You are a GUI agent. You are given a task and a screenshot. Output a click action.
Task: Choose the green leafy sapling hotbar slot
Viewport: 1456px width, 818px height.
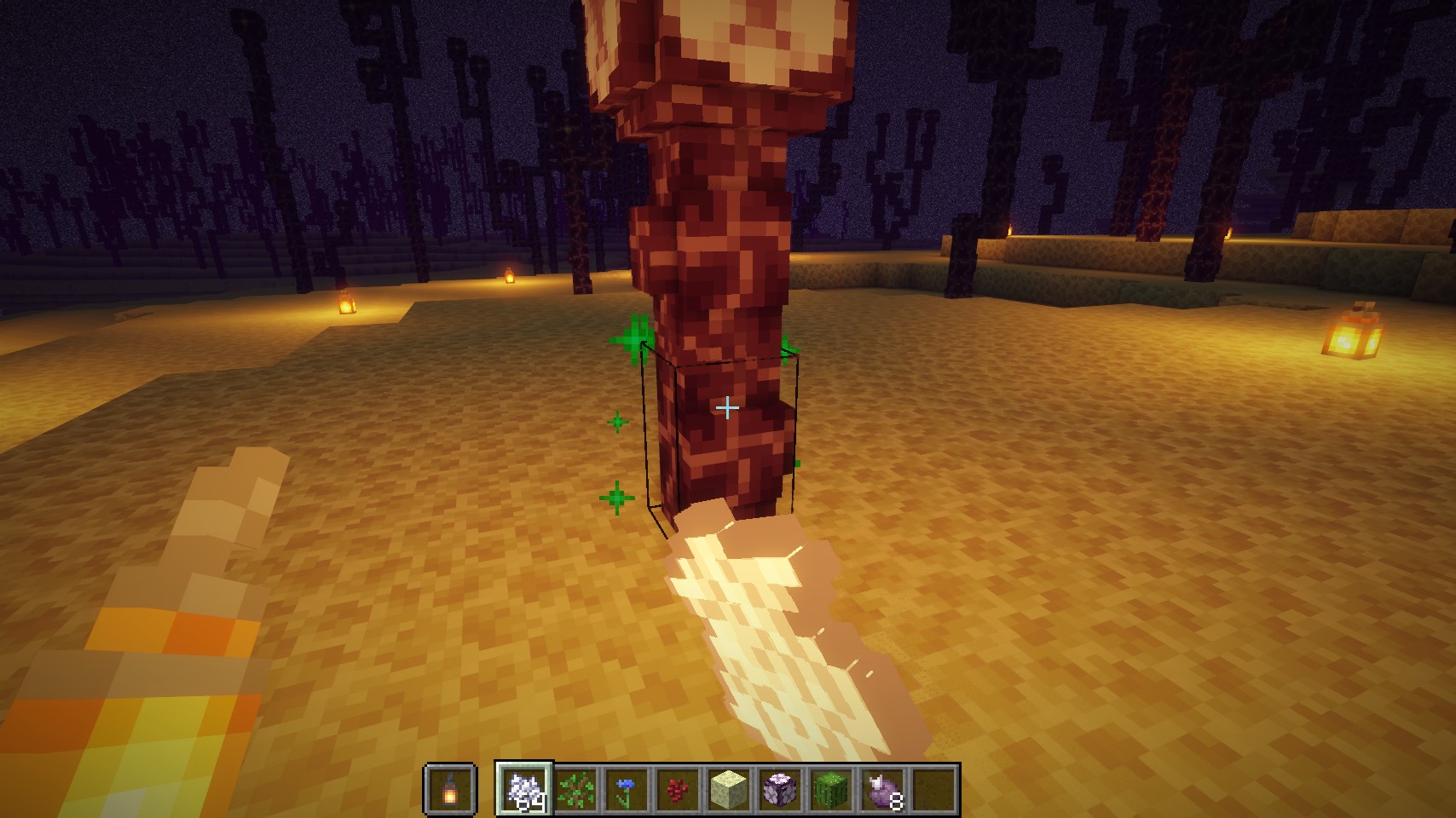(575, 788)
